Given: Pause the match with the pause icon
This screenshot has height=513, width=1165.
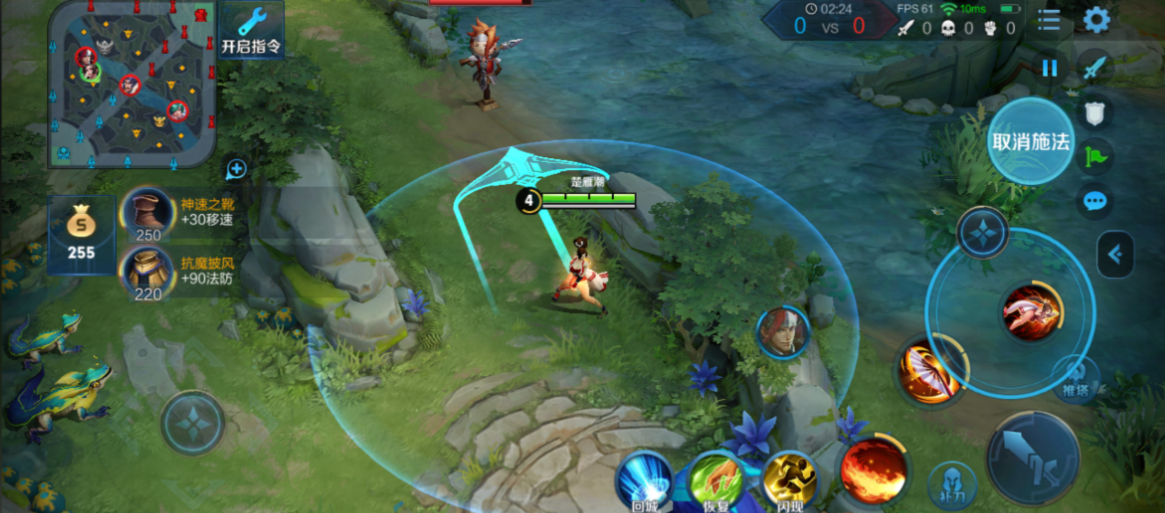Looking at the screenshot, I should point(1049,68).
